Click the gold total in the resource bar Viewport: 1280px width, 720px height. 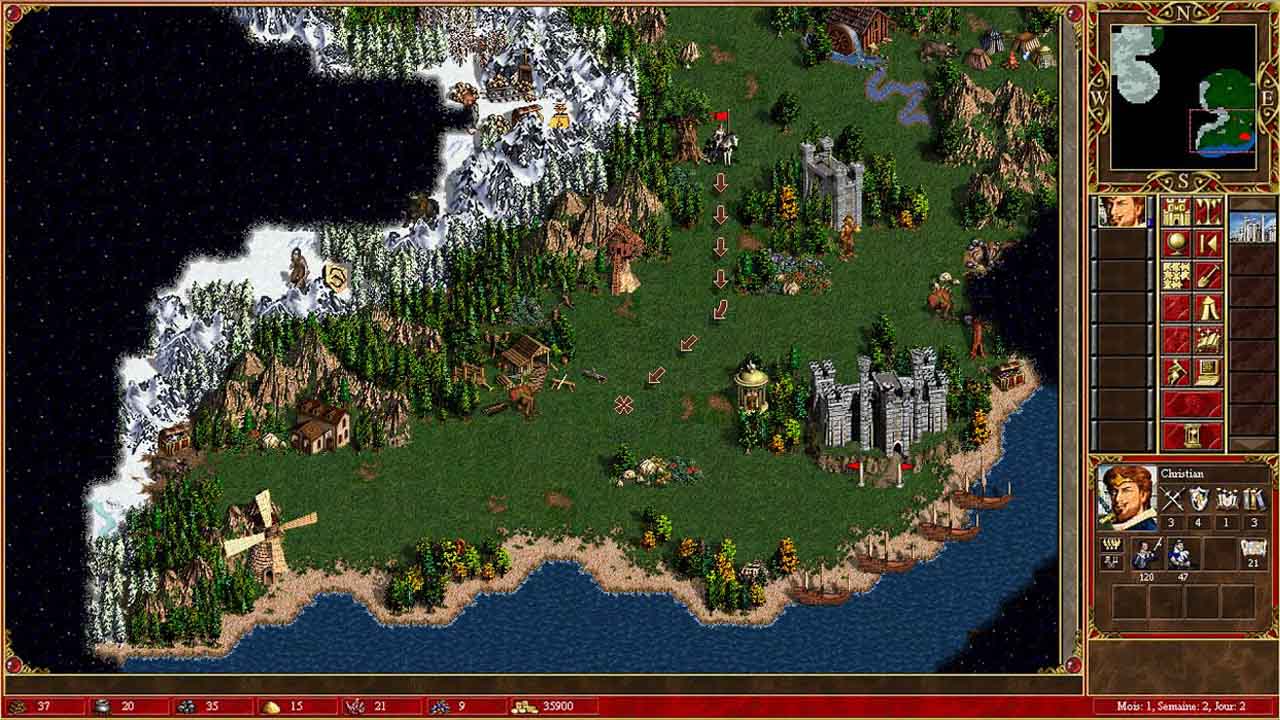click(550, 706)
